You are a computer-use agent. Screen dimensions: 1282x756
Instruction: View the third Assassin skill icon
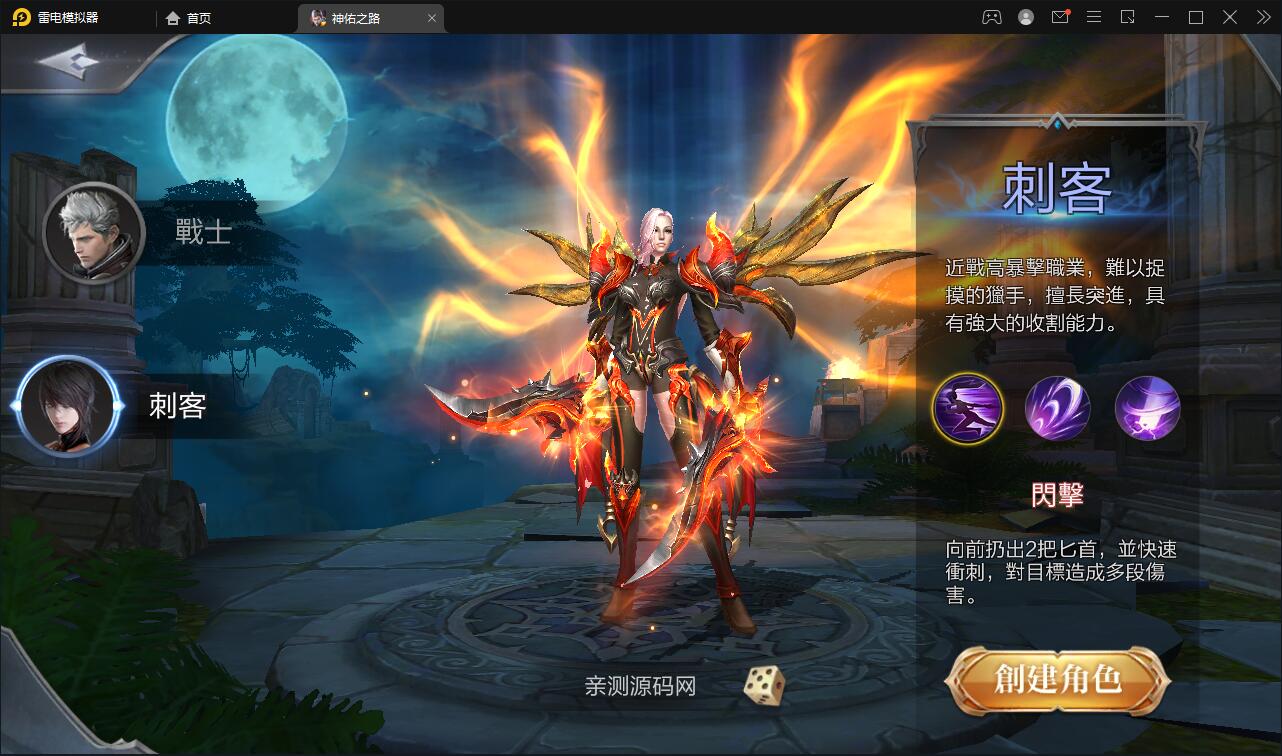click(x=1147, y=408)
